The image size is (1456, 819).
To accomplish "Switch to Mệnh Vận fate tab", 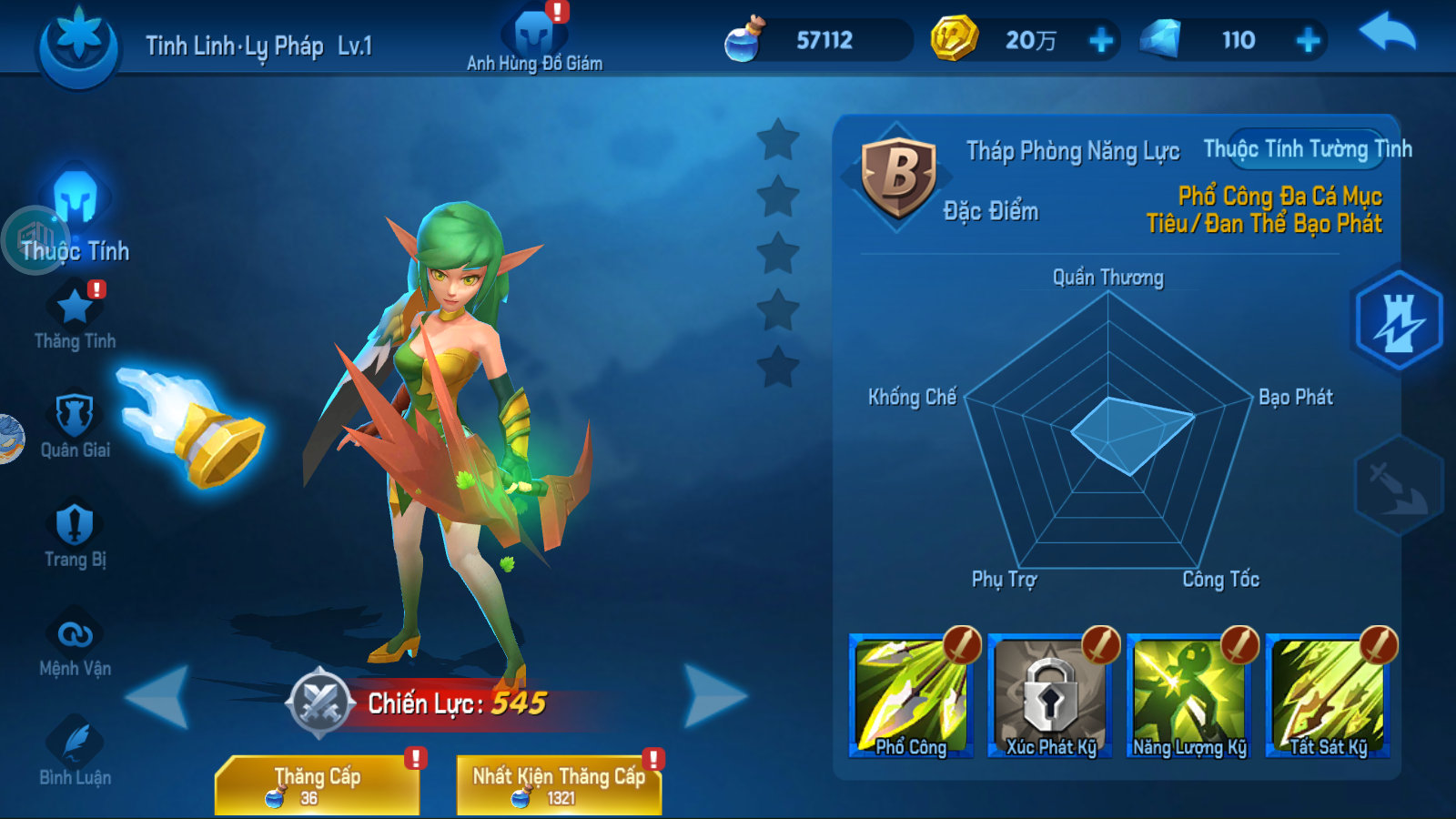I will pyautogui.click(x=75, y=644).
